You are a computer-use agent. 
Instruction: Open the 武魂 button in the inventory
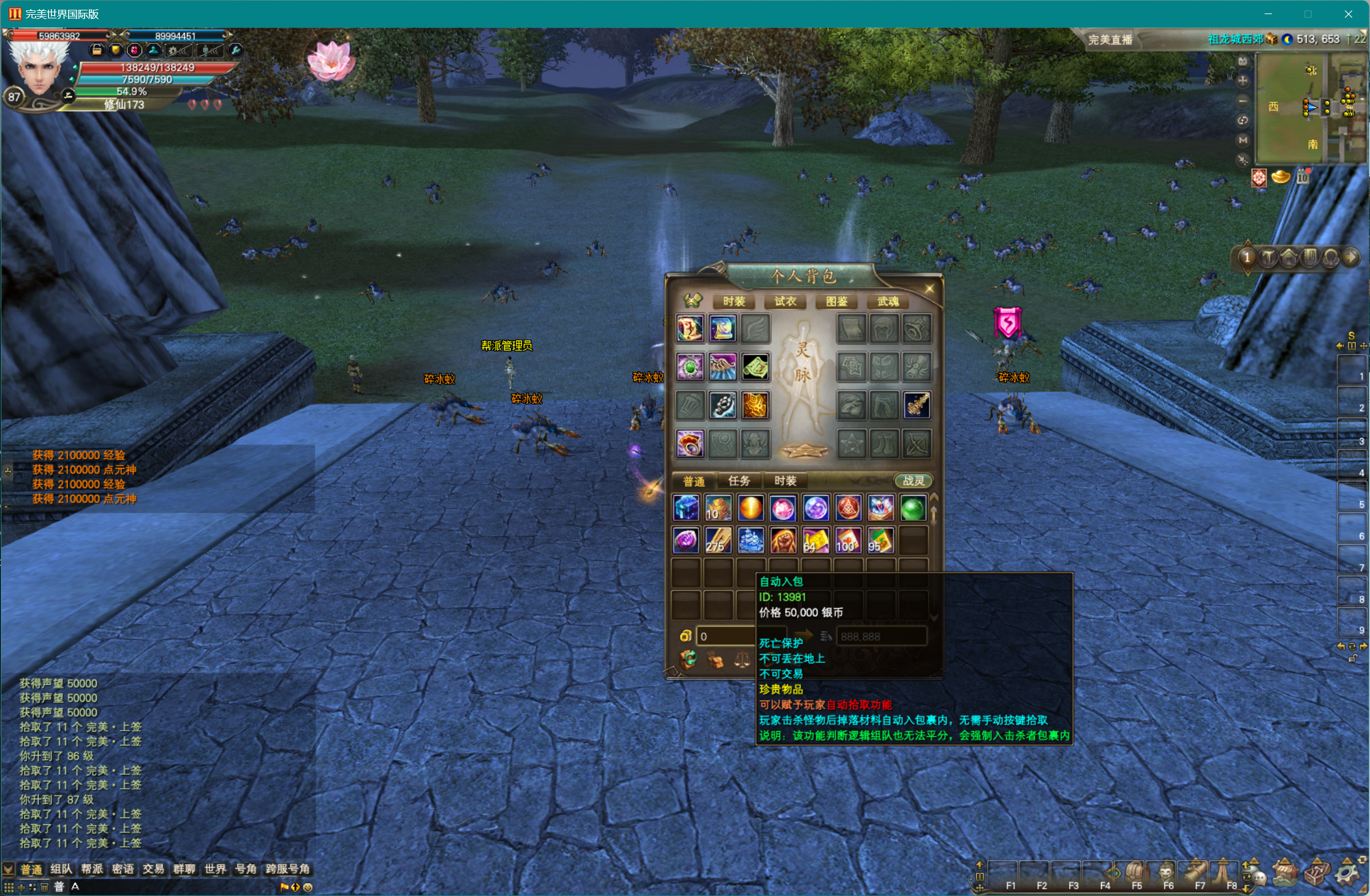click(888, 301)
